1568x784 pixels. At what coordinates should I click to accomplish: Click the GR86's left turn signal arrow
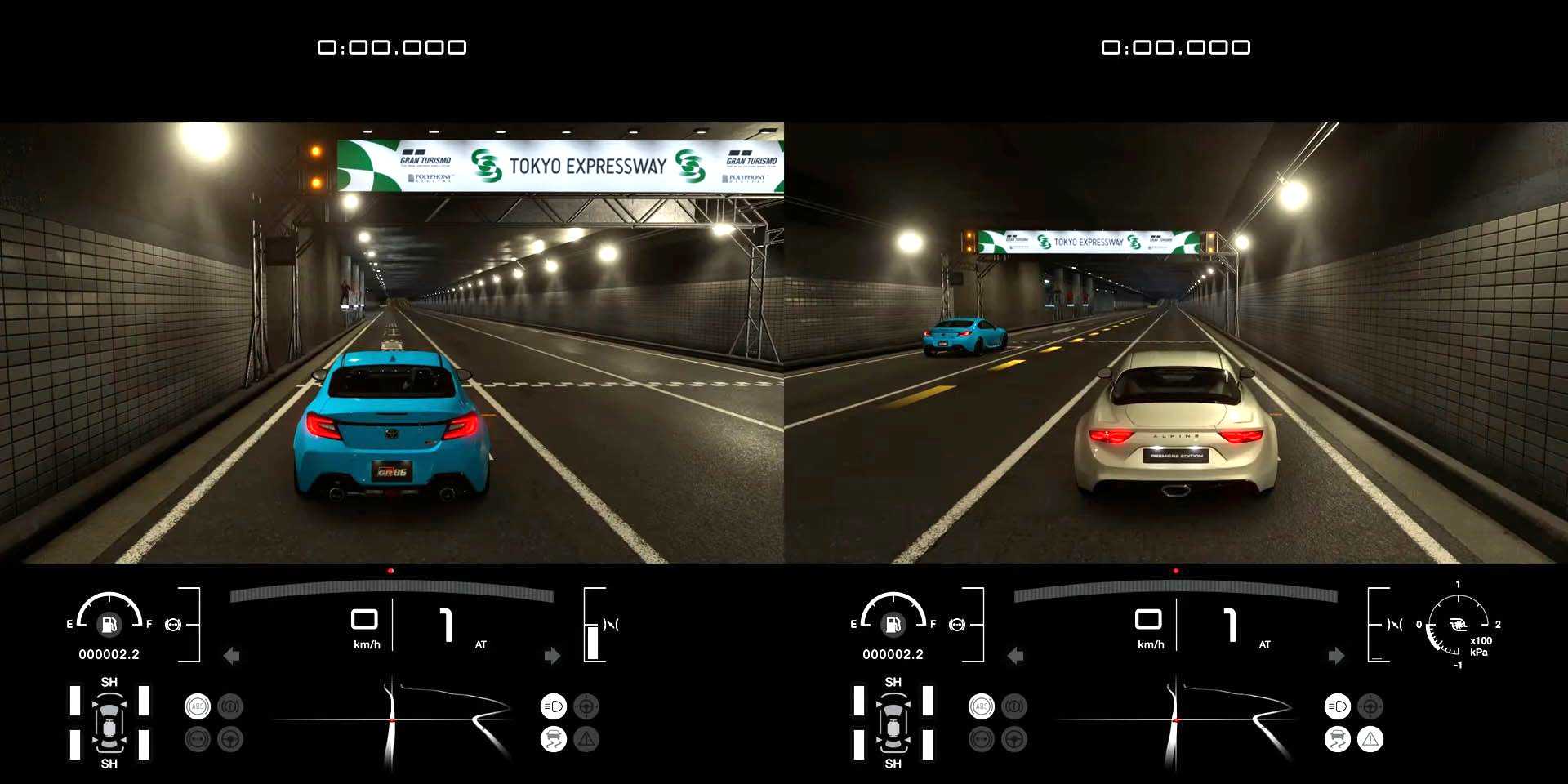click(232, 656)
